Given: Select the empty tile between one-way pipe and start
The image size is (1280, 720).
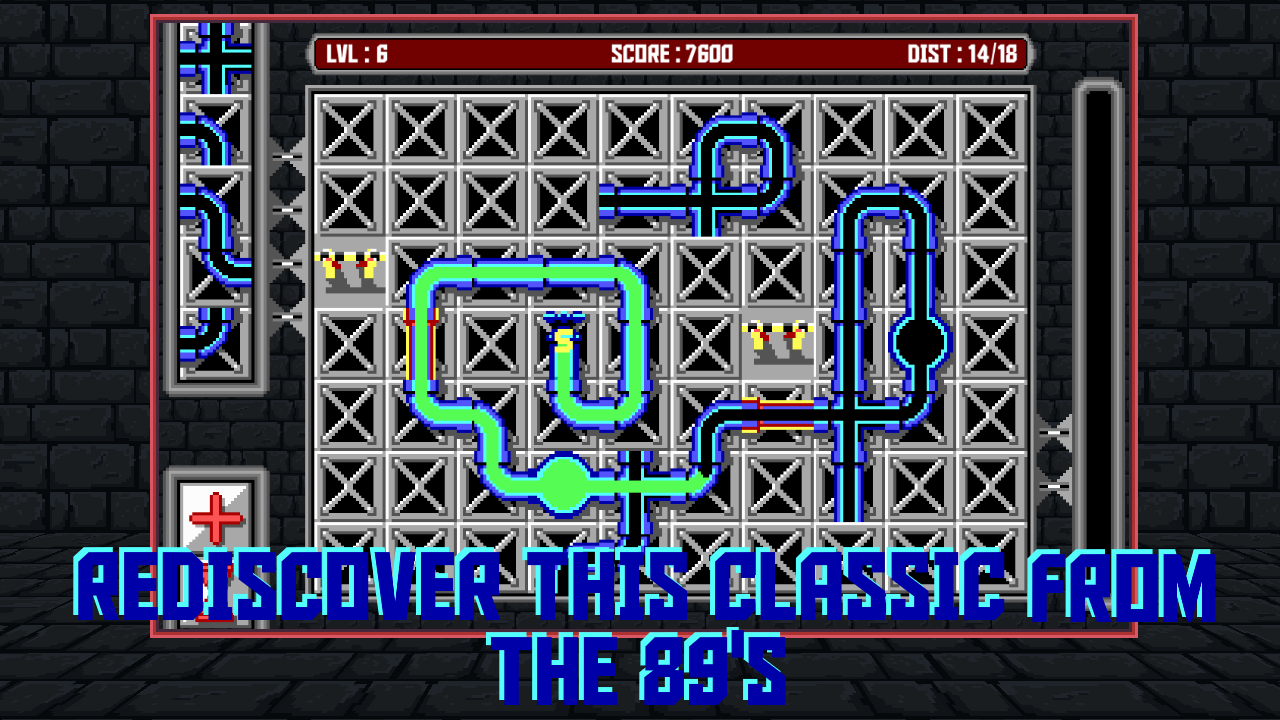Looking at the screenshot, I should [x=493, y=343].
